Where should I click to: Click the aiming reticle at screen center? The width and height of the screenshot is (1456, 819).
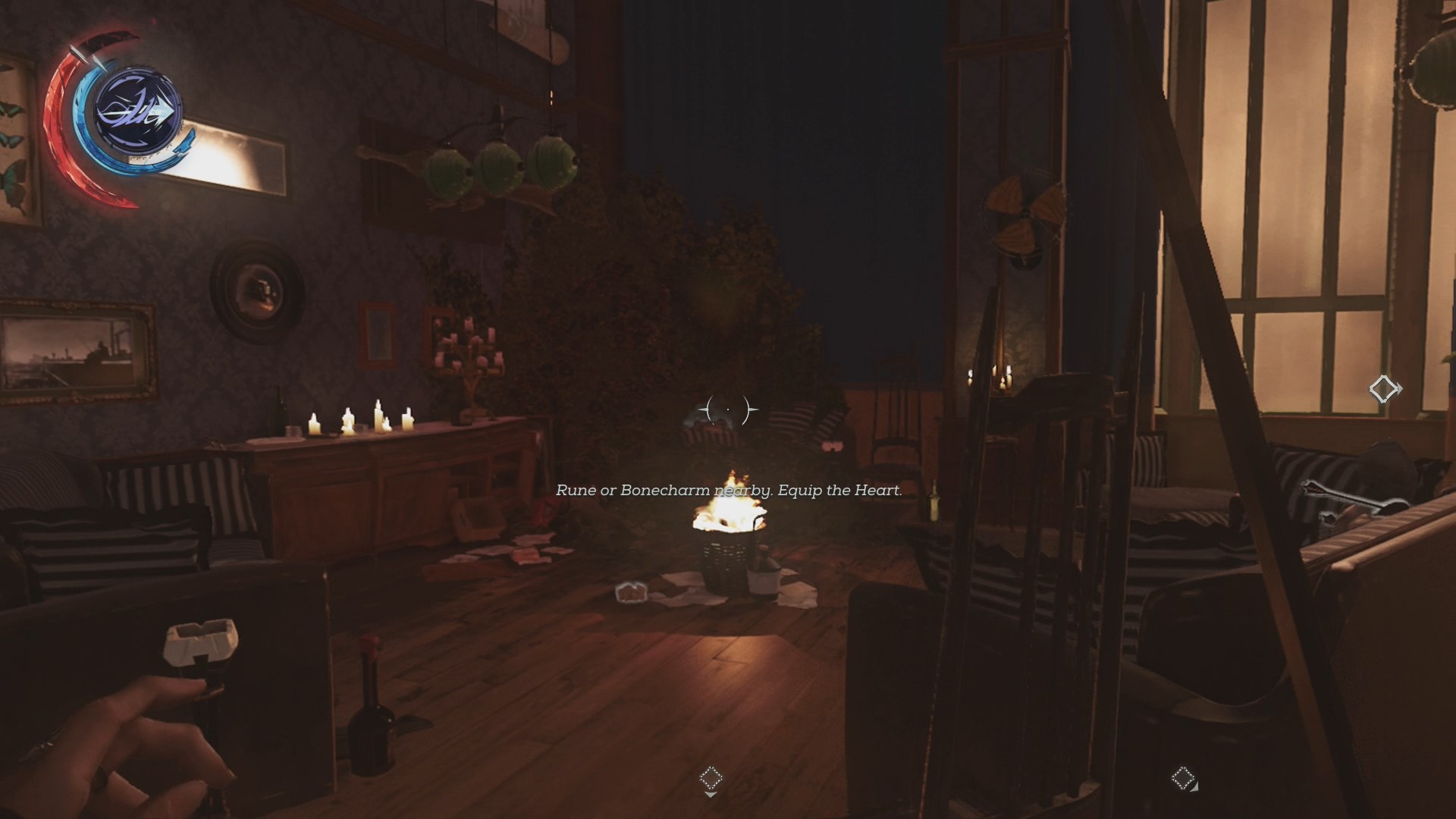[x=726, y=409]
